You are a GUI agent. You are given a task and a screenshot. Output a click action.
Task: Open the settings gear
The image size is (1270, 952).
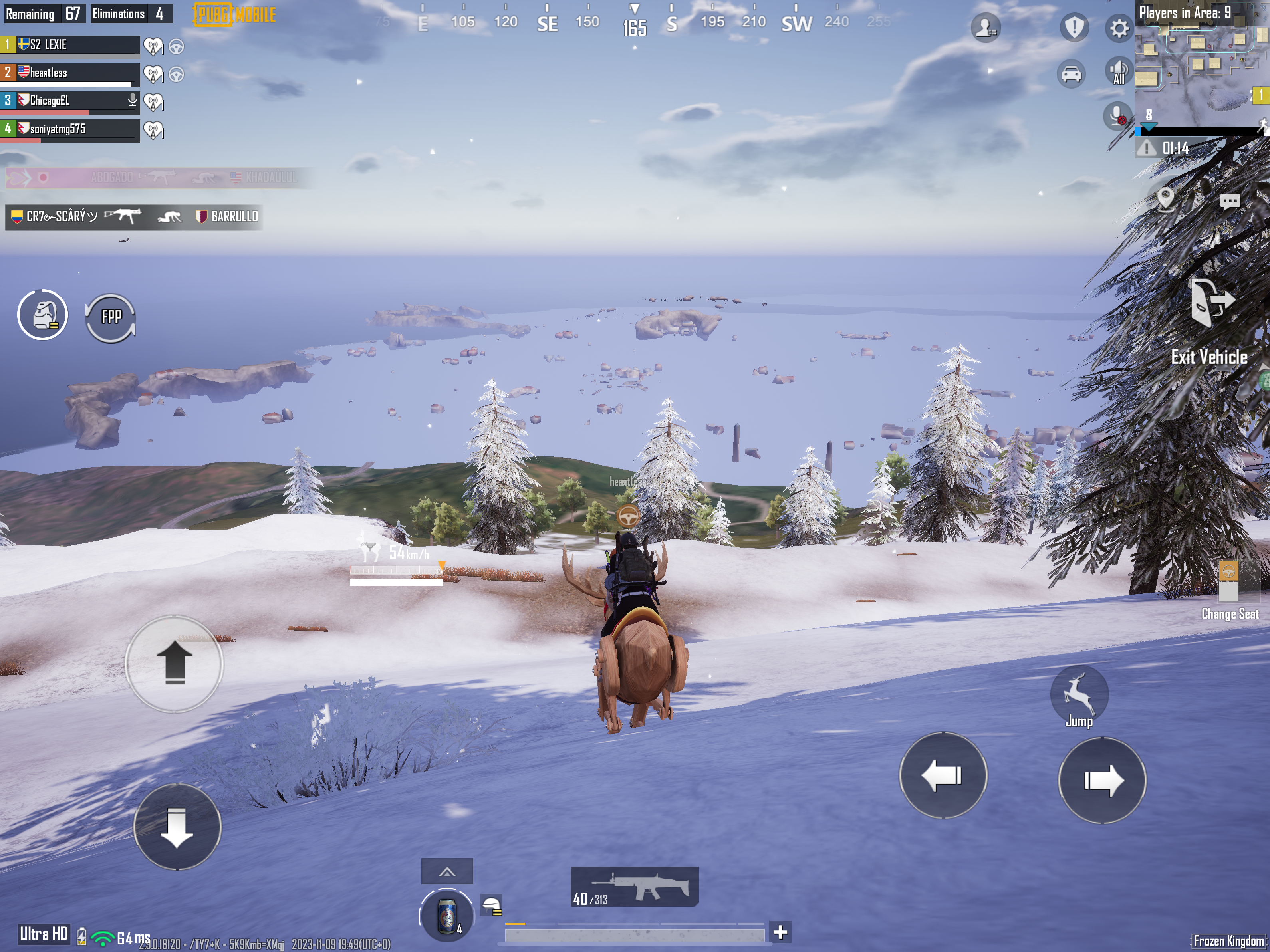pos(1118,28)
